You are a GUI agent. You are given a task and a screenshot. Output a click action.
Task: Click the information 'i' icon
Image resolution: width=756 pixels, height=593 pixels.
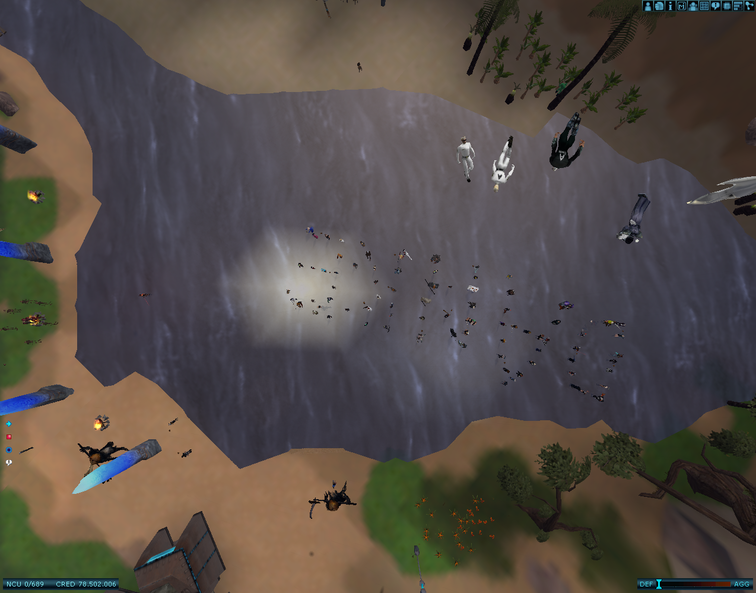[670, 6]
